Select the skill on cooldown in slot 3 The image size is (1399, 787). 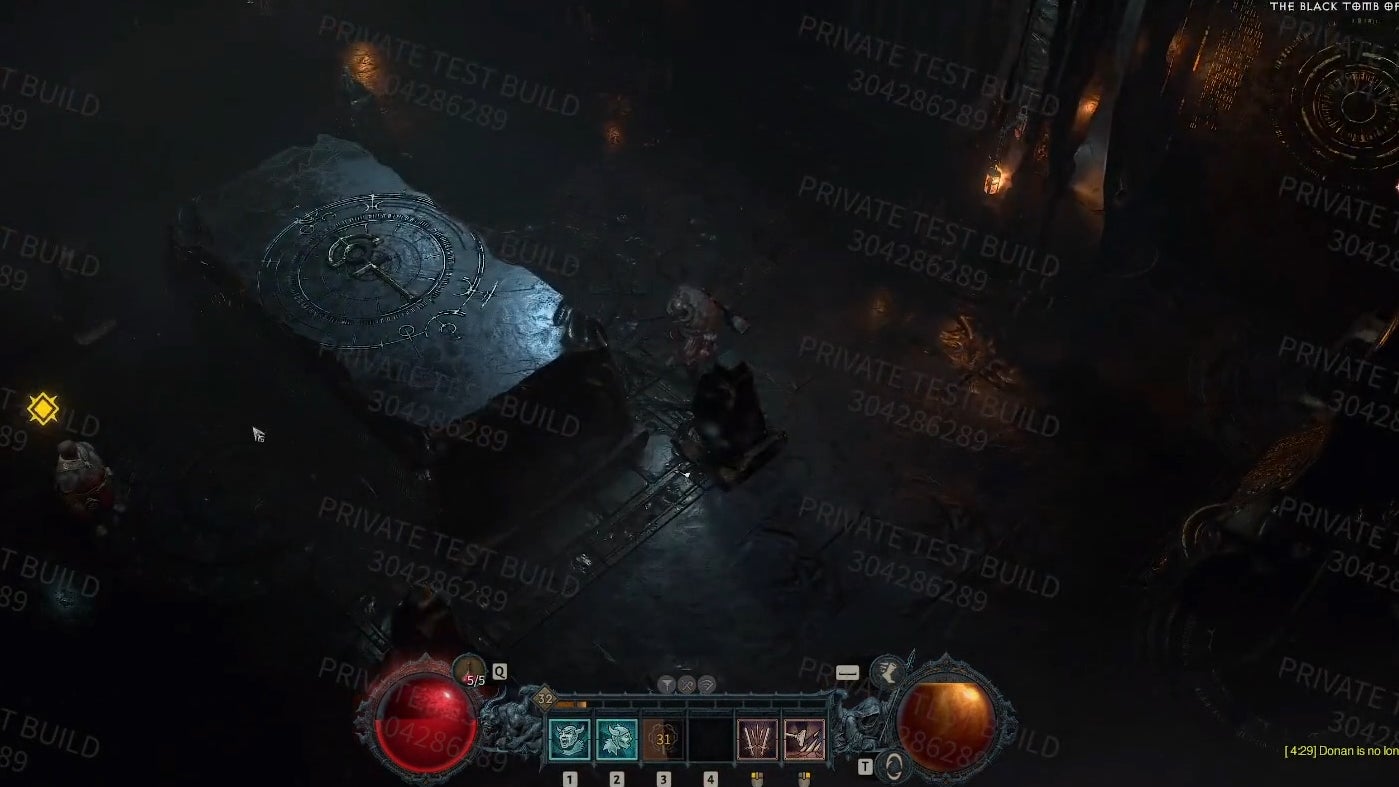point(663,738)
